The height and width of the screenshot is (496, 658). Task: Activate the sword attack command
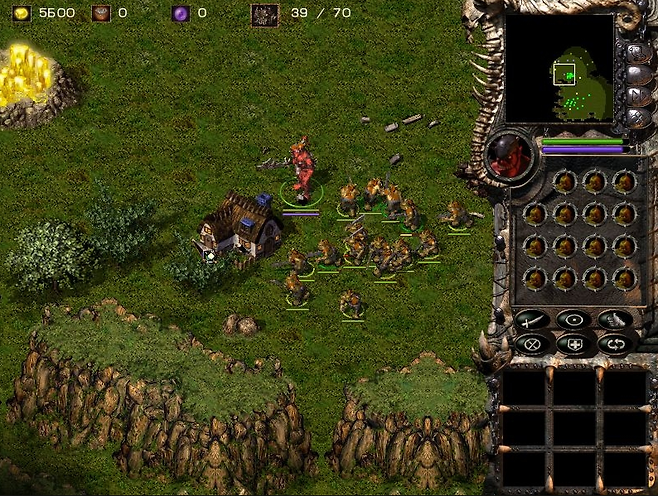click(531, 320)
